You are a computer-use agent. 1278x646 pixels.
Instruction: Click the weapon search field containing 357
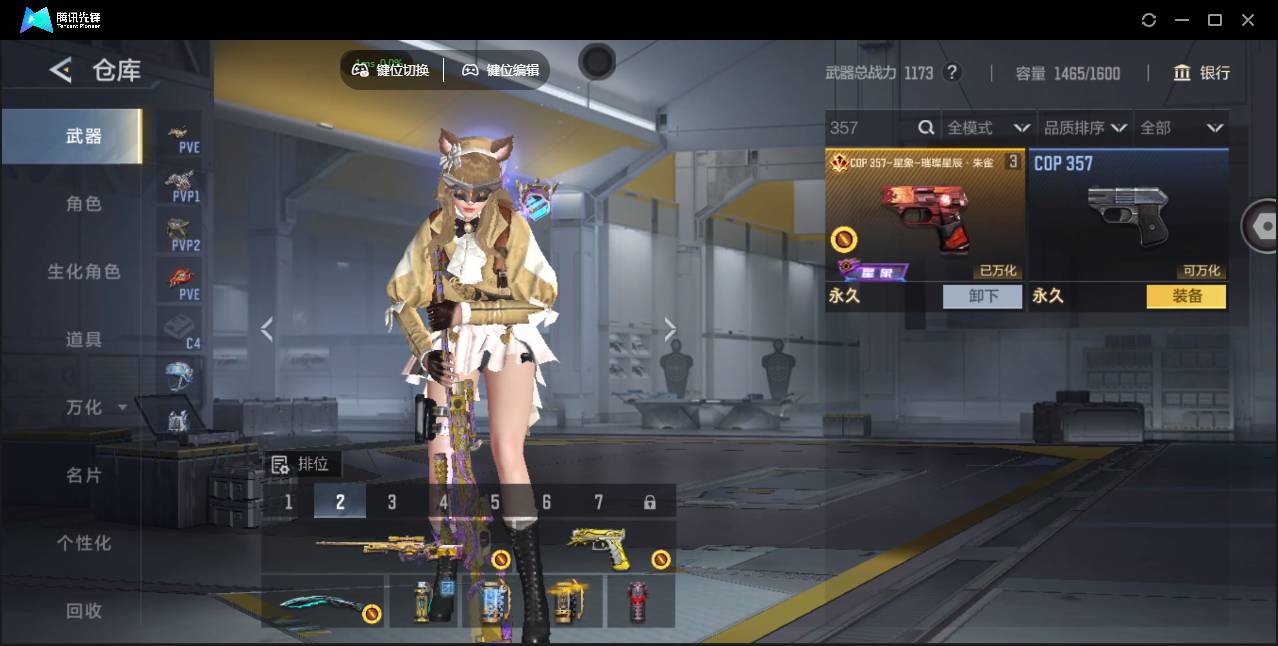870,128
